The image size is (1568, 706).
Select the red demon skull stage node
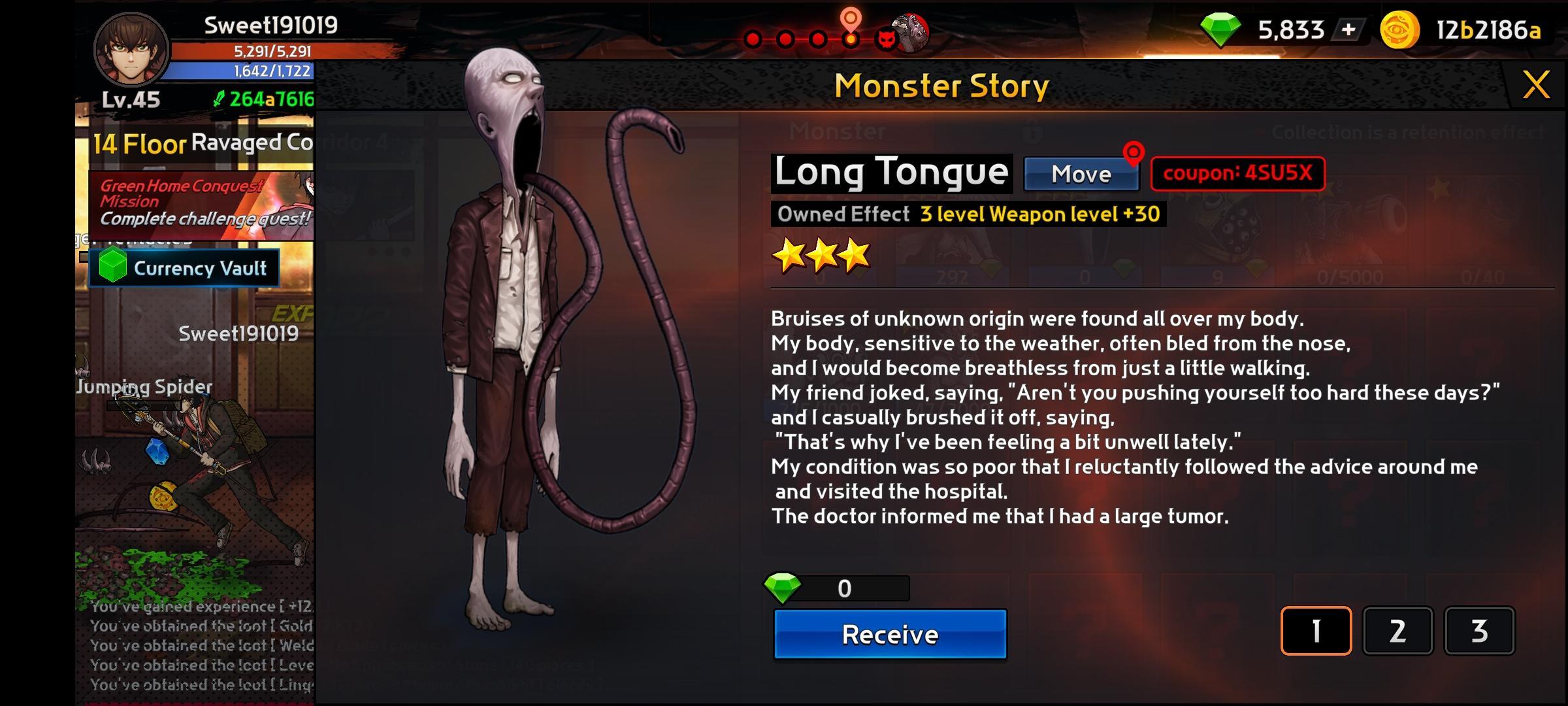[887, 41]
